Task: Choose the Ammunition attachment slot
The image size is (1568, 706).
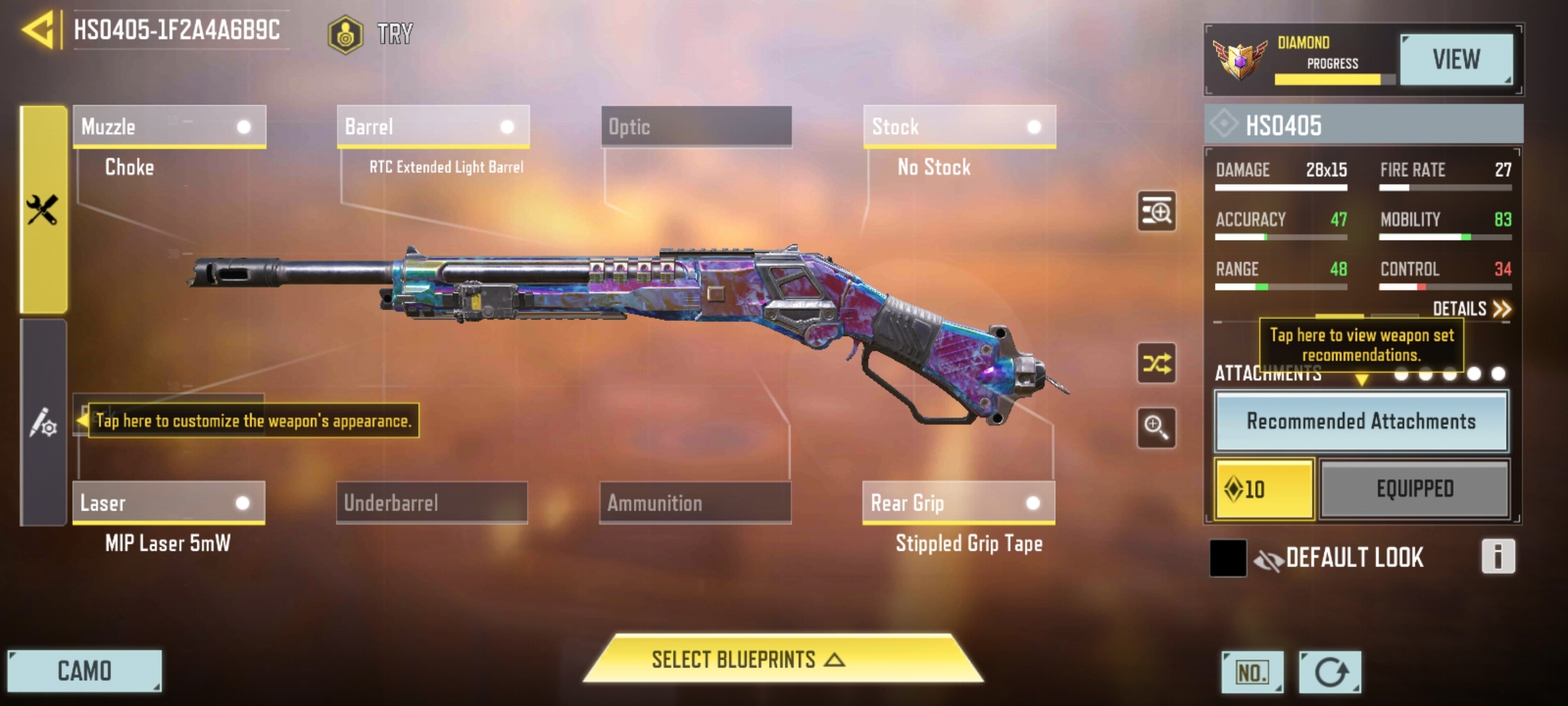Action: [x=695, y=503]
